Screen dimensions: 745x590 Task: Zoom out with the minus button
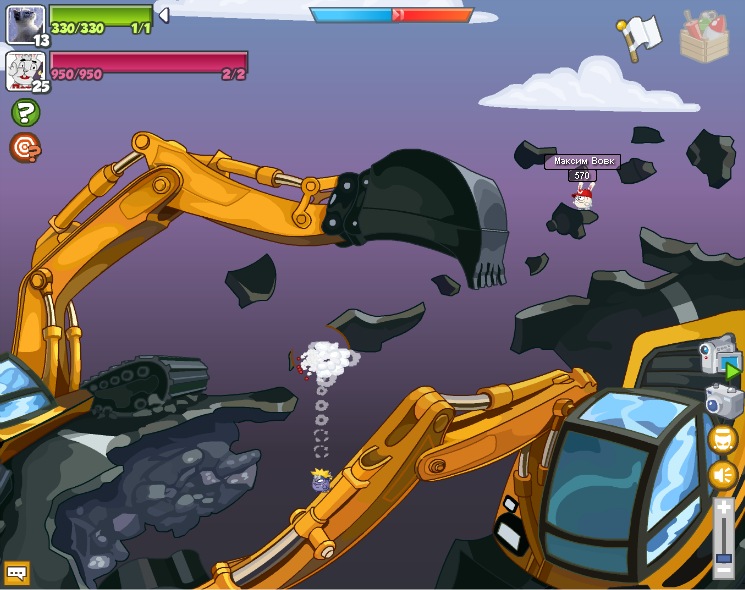point(724,571)
